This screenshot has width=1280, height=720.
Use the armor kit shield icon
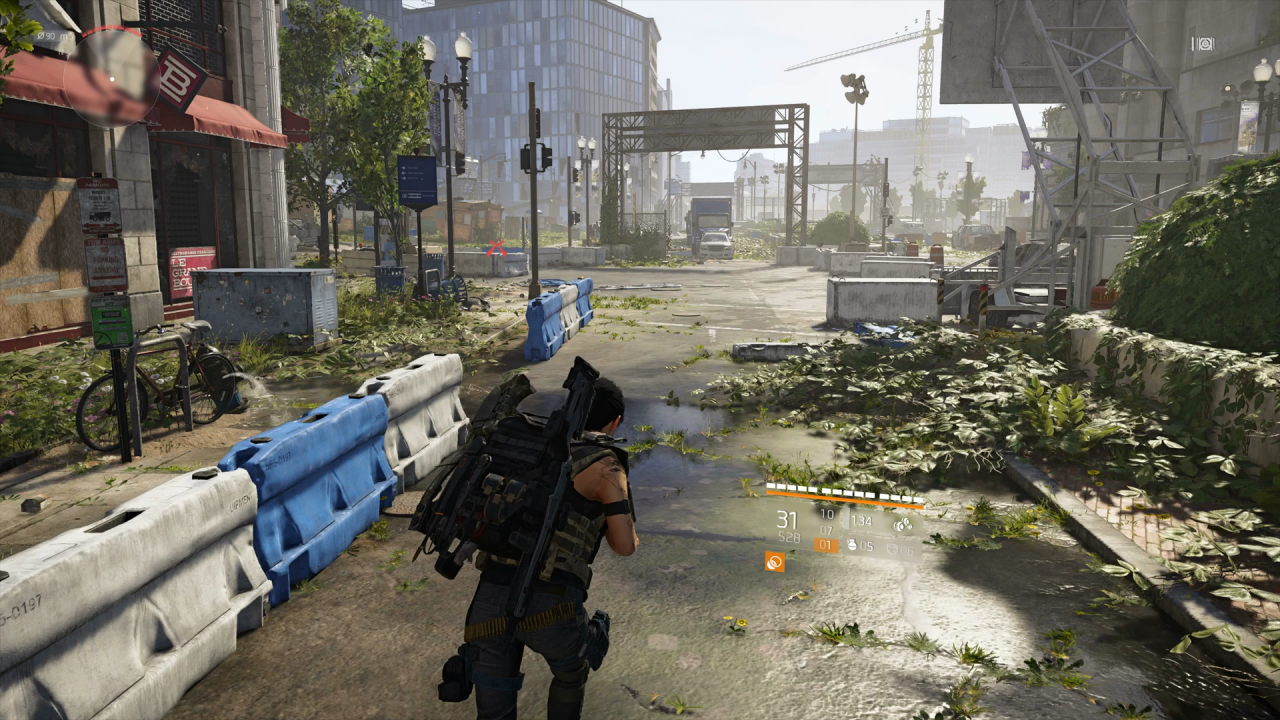[891, 547]
